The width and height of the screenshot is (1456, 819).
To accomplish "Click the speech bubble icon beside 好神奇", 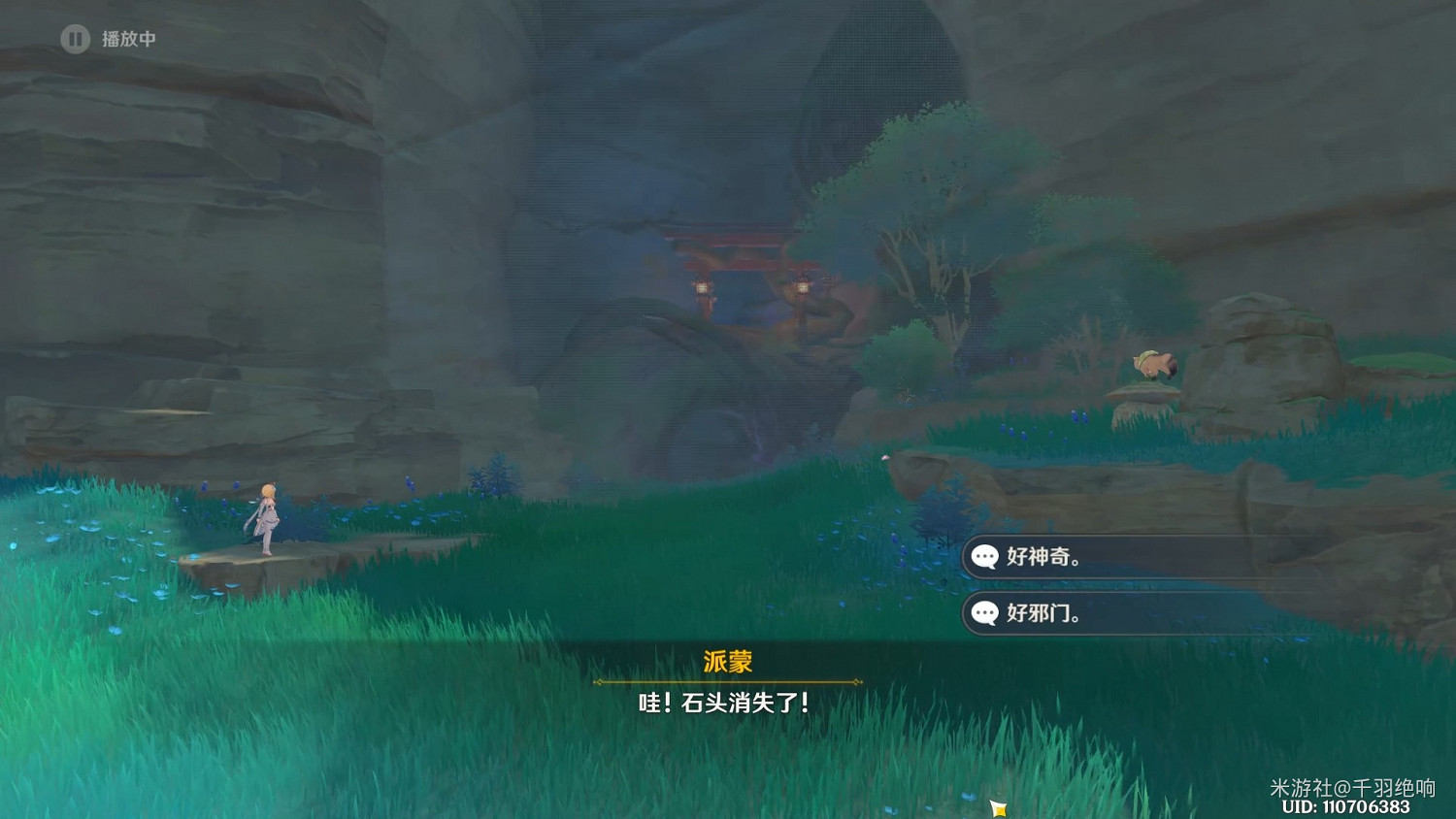I will click(986, 557).
